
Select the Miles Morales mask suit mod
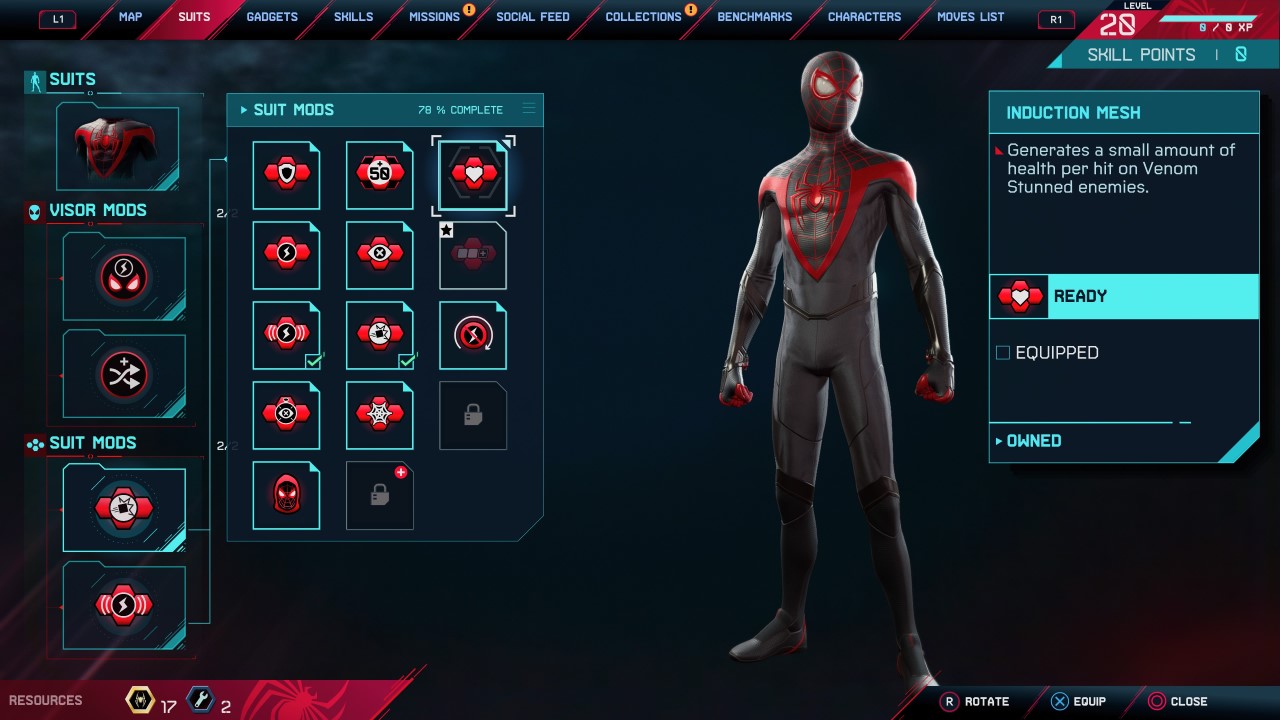click(x=286, y=494)
